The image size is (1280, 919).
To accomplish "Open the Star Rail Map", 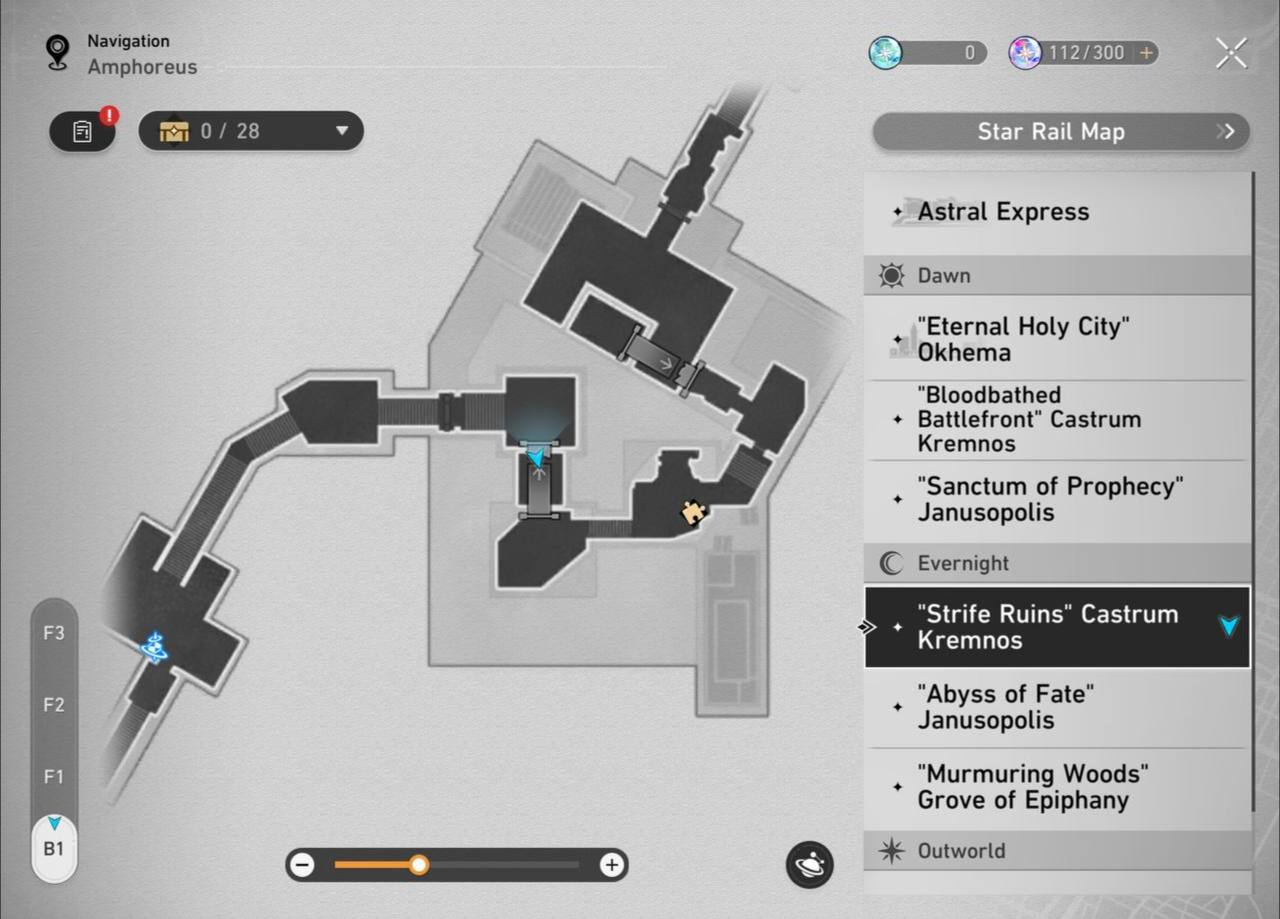I will pyautogui.click(x=1059, y=131).
